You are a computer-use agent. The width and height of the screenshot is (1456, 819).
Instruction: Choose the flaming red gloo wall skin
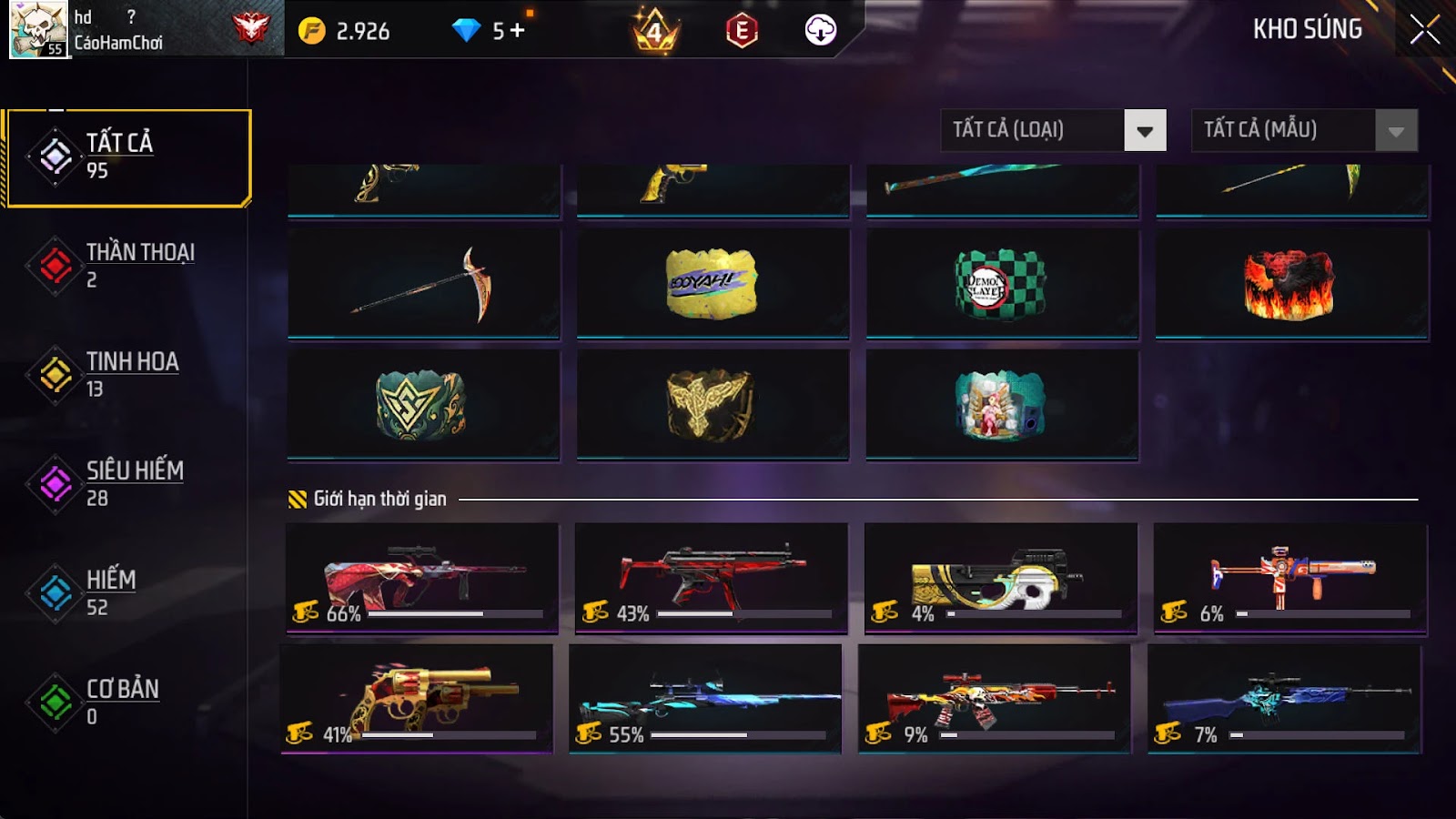pos(1290,284)
